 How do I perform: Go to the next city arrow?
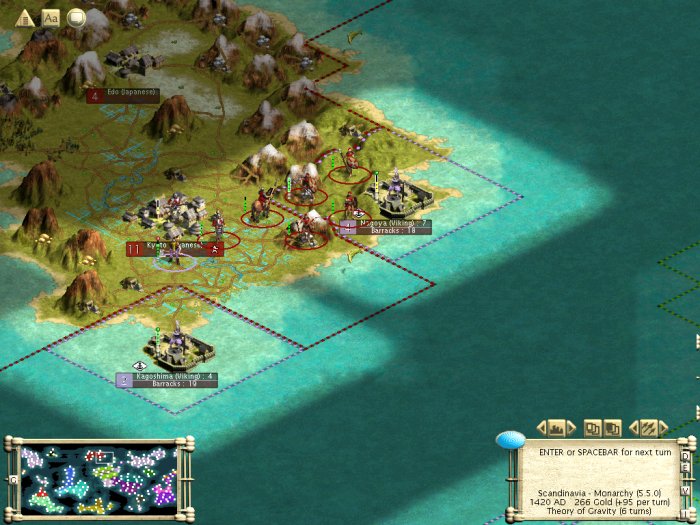571,427
